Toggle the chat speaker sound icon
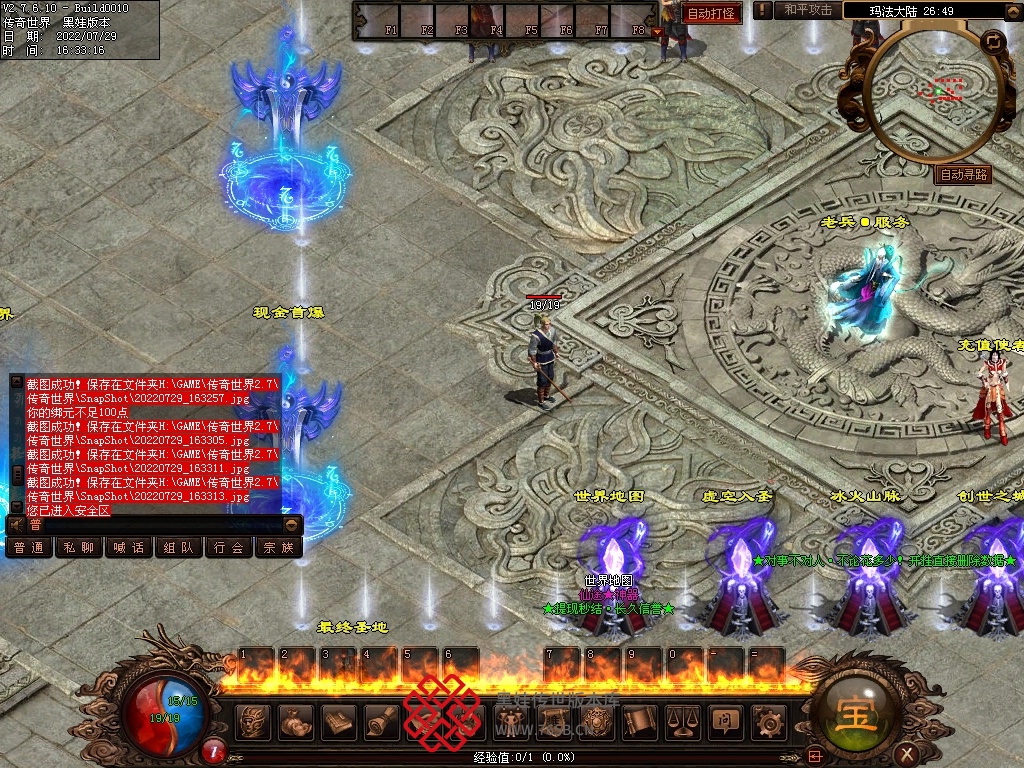The height and width of the screenshot is (768, 1024). point(16,524)
